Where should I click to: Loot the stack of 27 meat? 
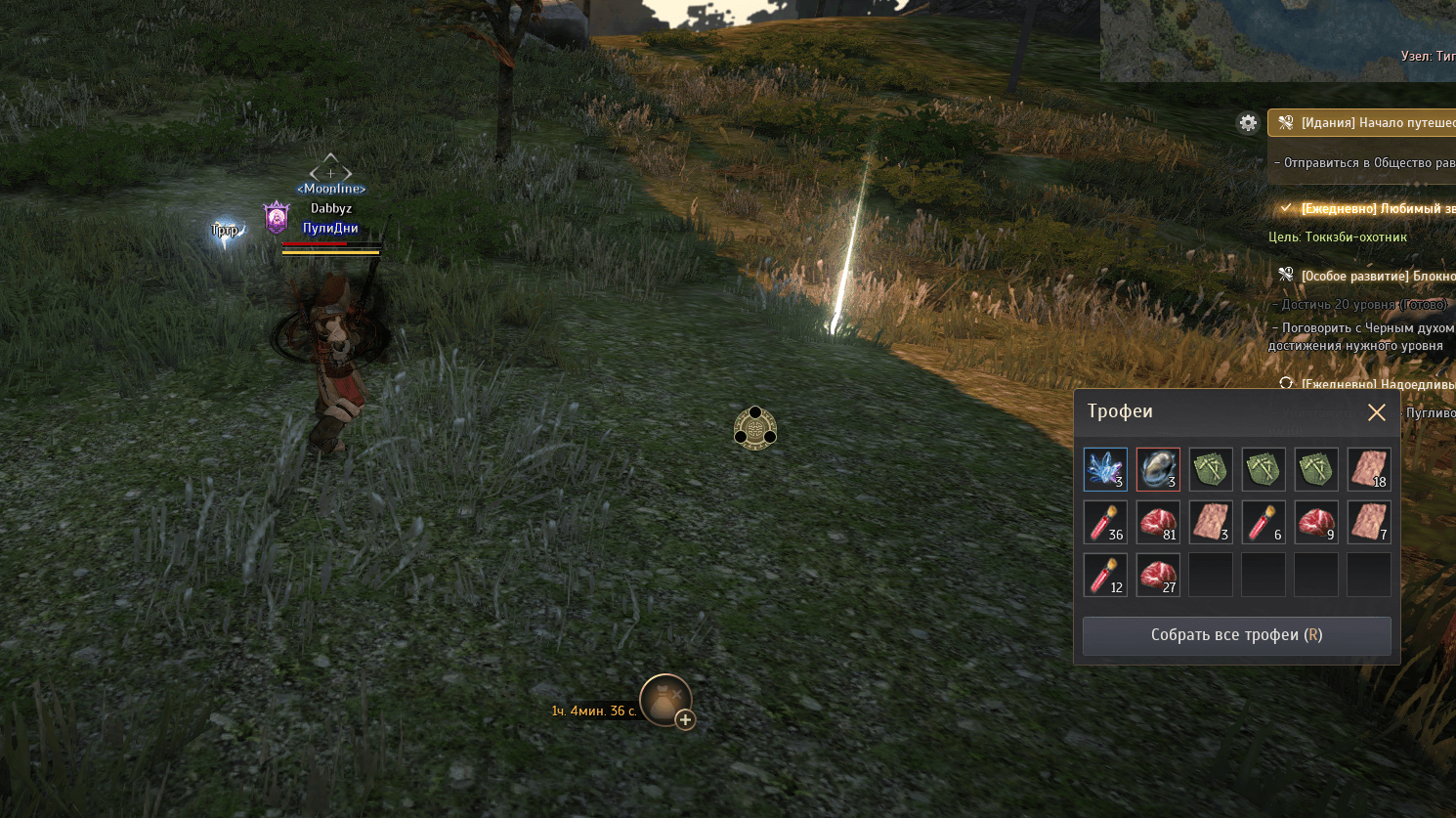(1158, 575)
